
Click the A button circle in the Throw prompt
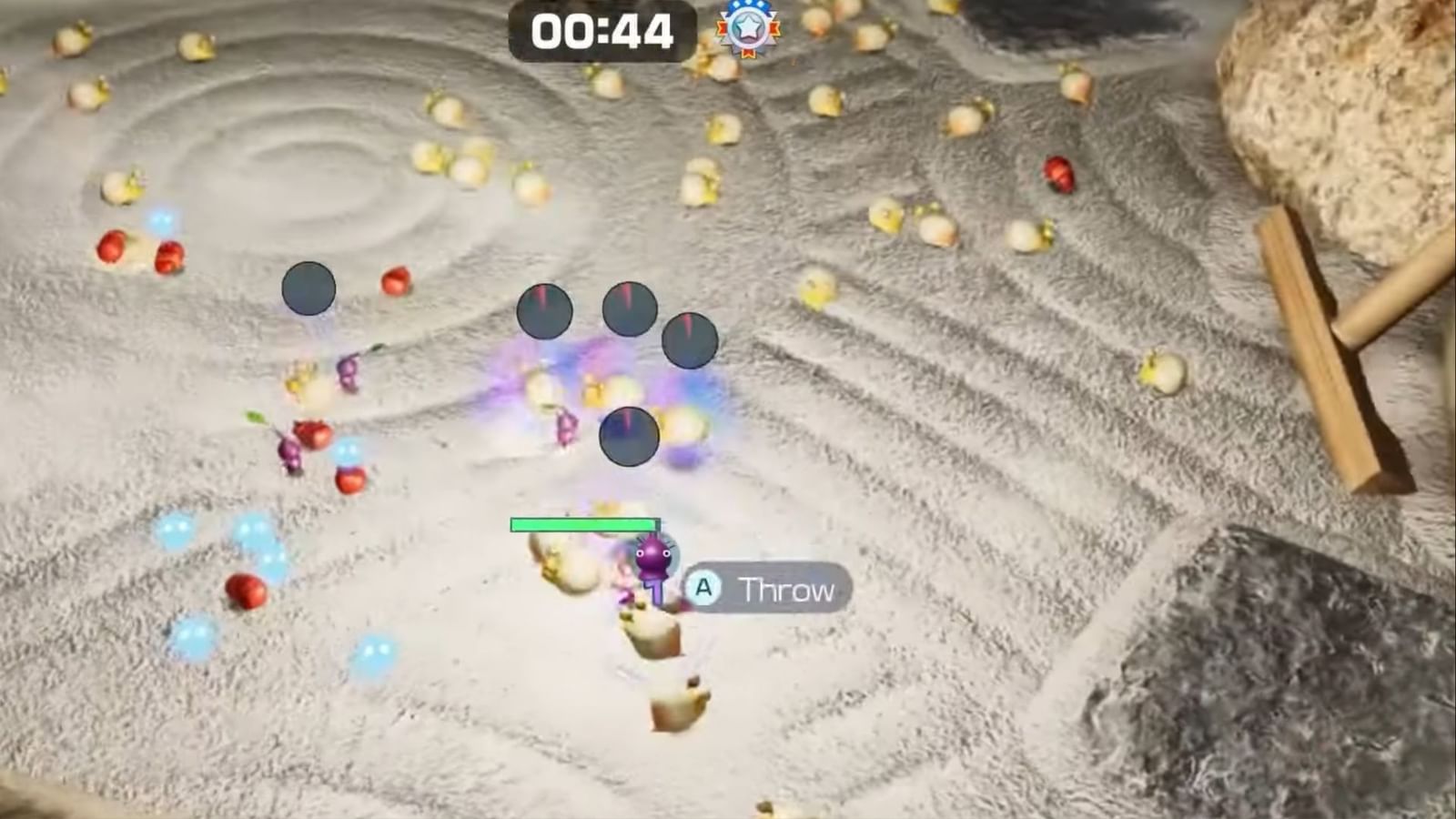point(703,587)
